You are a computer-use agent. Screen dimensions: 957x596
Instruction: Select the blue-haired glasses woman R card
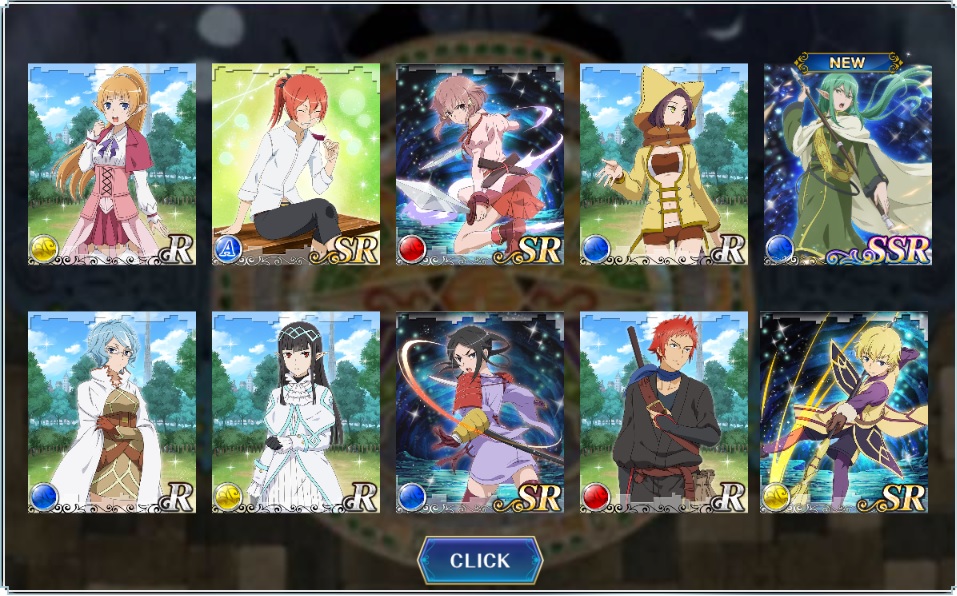(x=112, y=413)
